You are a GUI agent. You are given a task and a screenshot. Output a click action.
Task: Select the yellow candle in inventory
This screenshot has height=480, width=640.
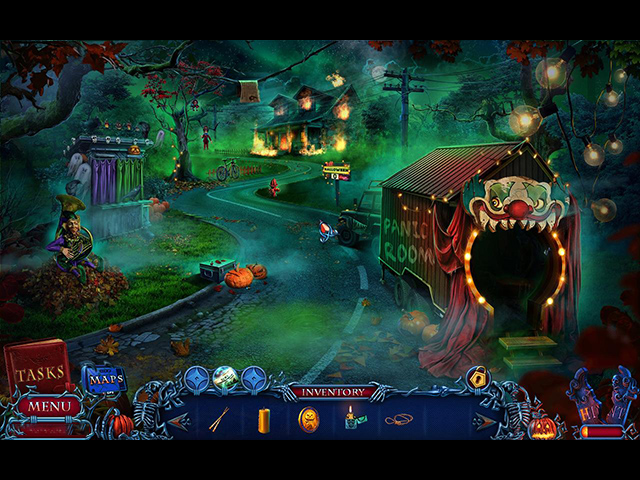click(x=264, y=420)
